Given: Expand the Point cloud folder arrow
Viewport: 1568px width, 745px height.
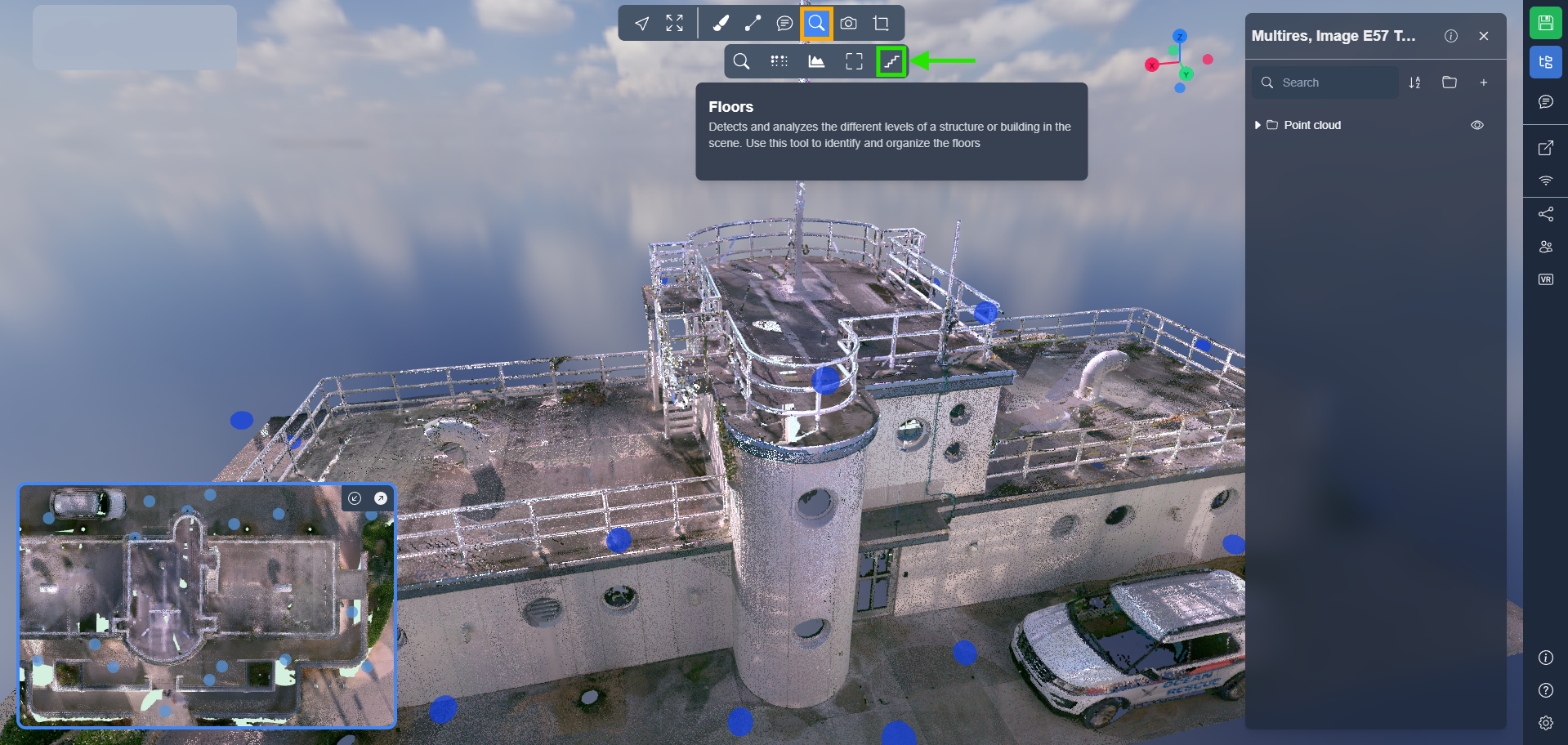Looking at the screenshot, I should [1258, 125].
